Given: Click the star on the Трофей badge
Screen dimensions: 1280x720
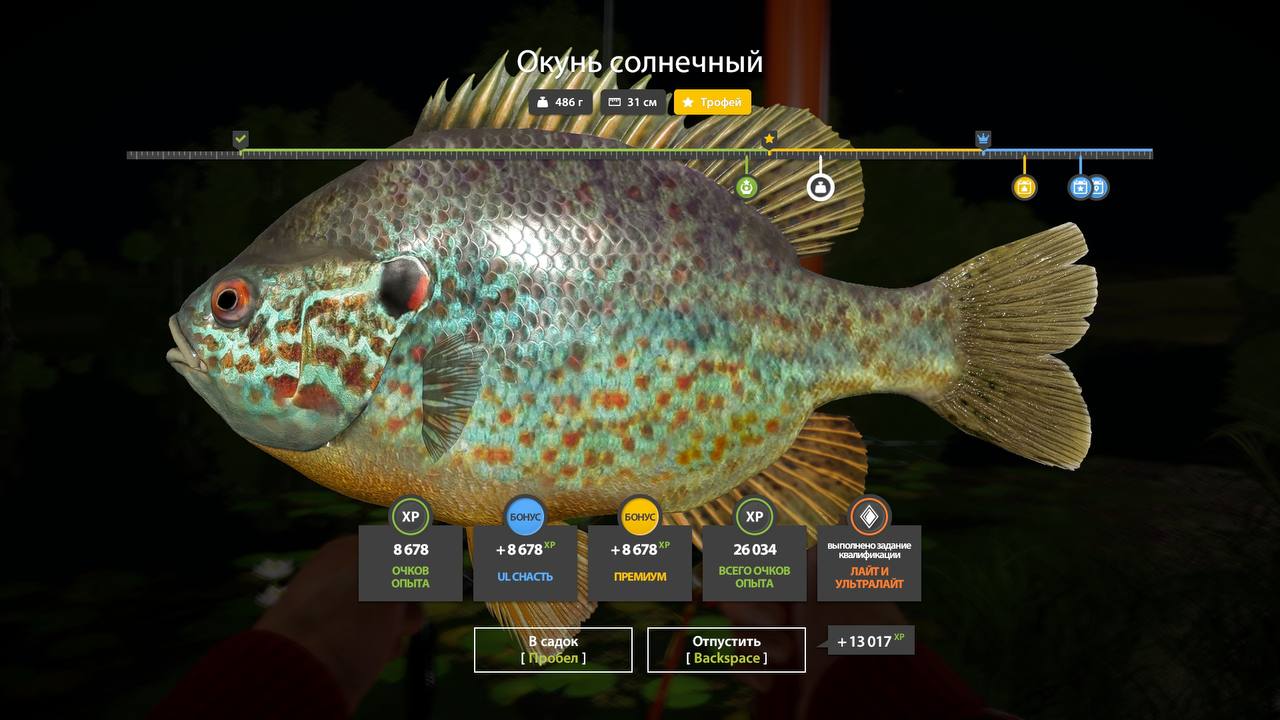Looking at the screenshot, I should [688, 102].
